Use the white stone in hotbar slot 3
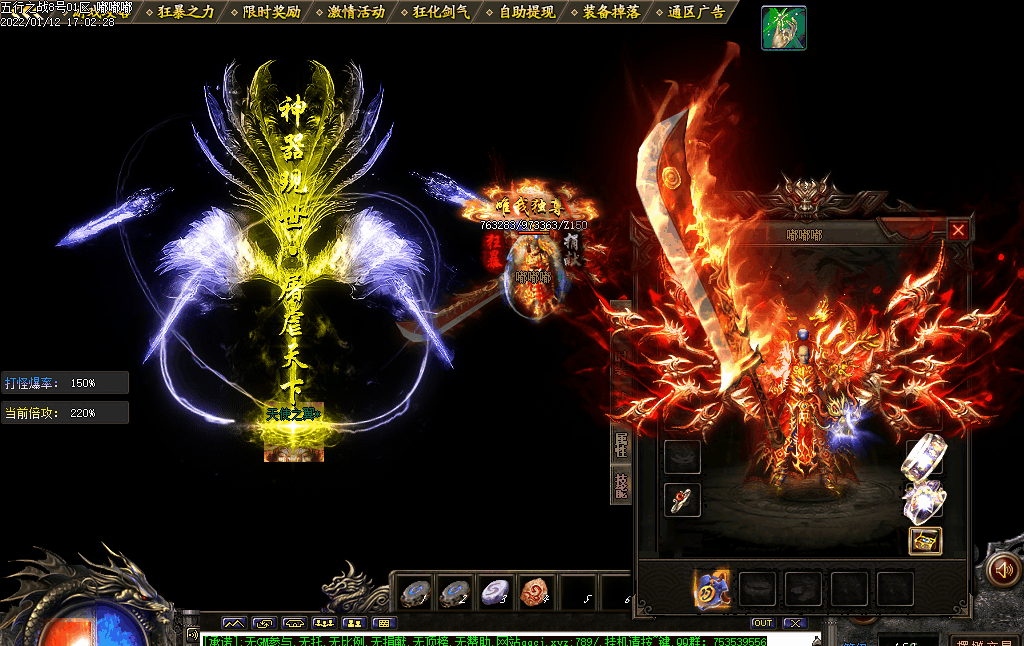This screenshot has width=1024, height=646. click(x=494, y=592)
